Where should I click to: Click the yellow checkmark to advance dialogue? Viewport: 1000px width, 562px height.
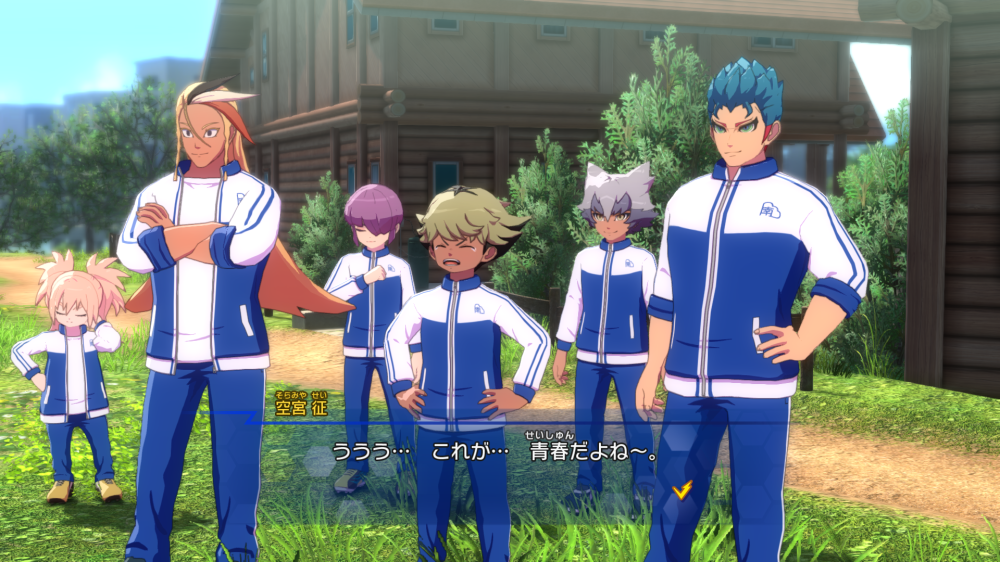683,489
